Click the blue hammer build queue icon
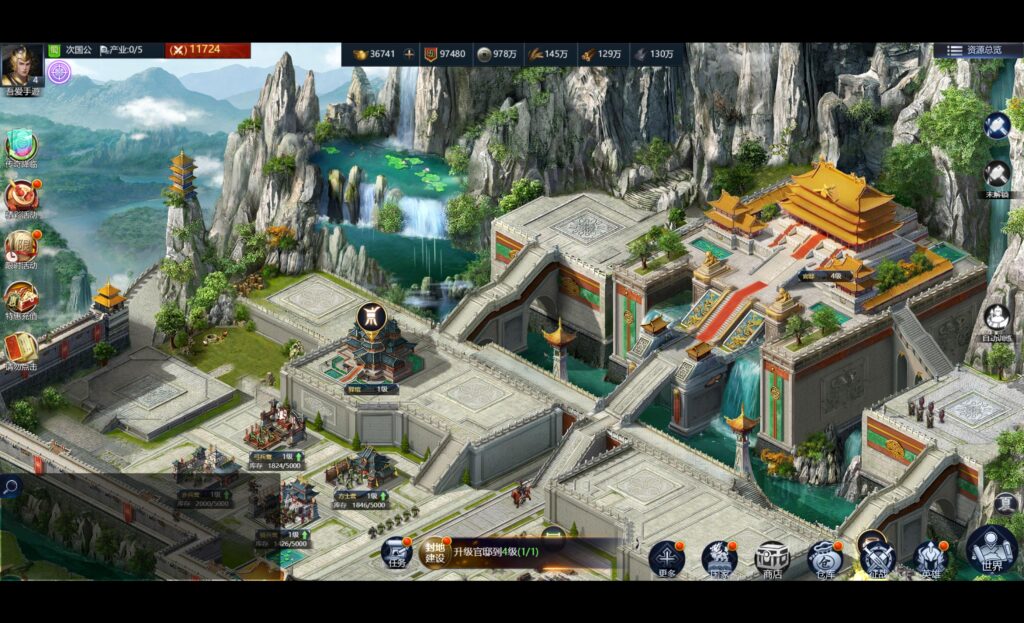Screen dimensions: 1024x623 tap(997, 125)
